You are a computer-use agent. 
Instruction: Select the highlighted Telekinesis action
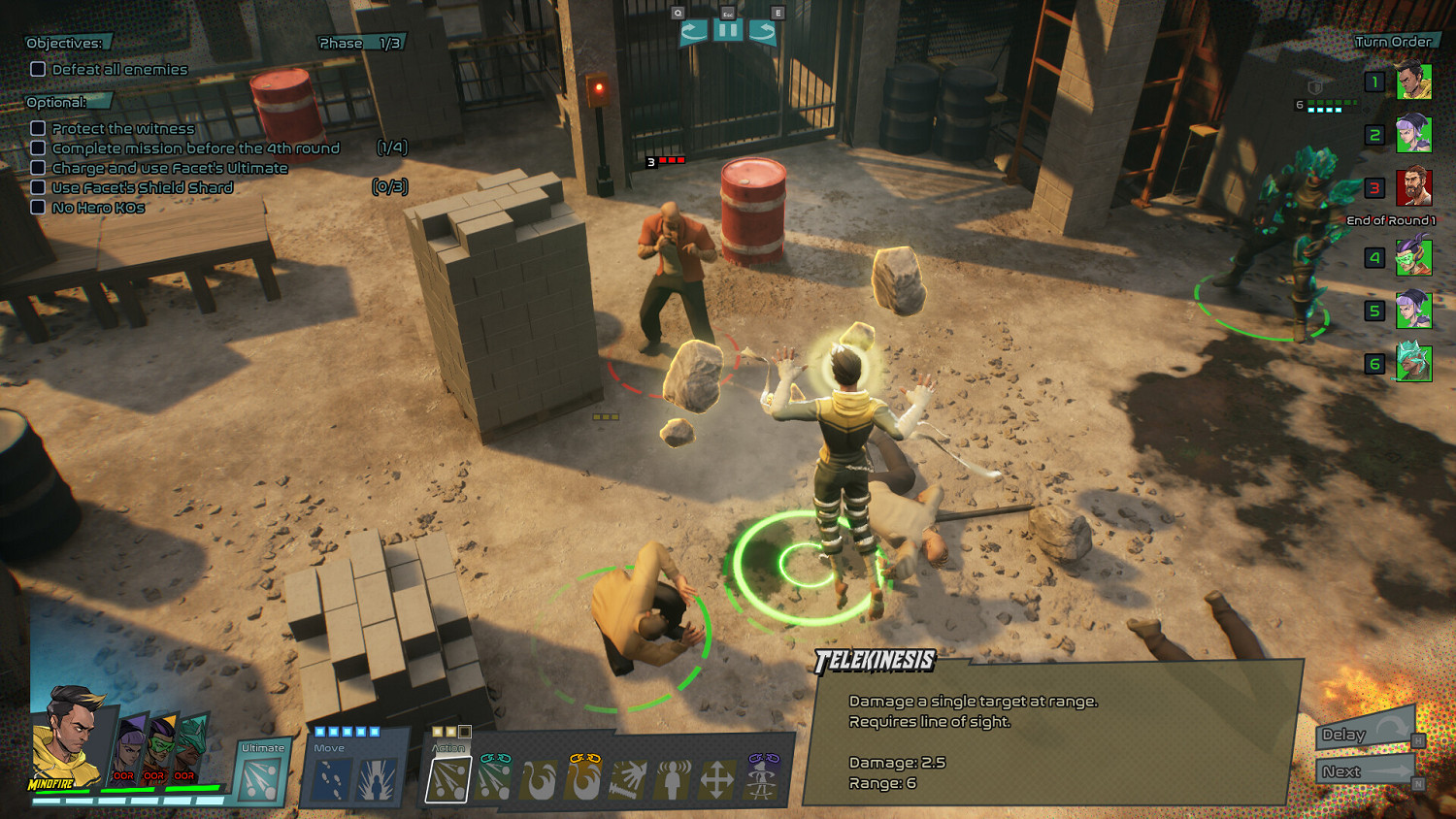(x=448, y=779)
